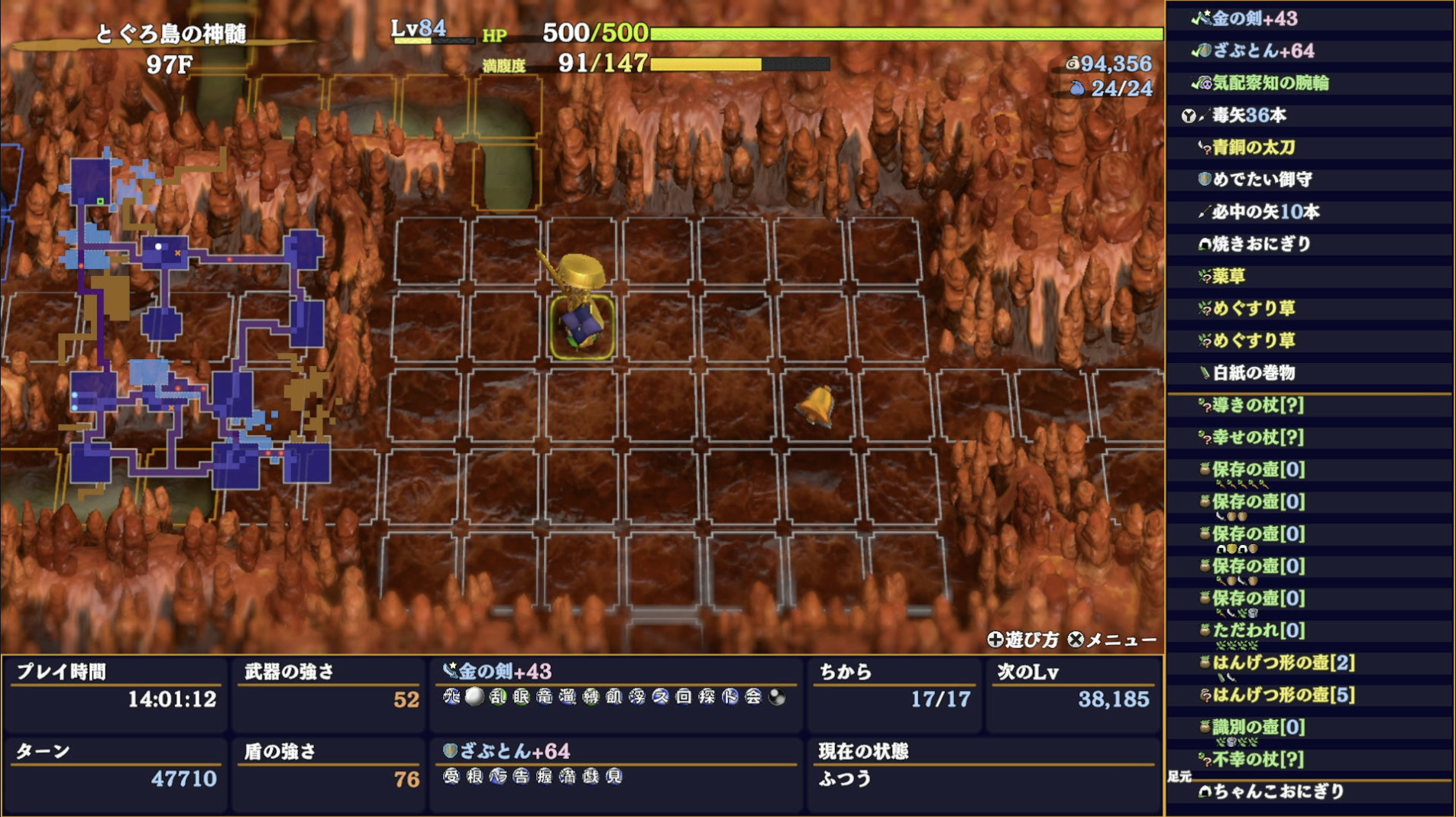Select the 気配察知の腕輪 bracelet

point(1270,83)
